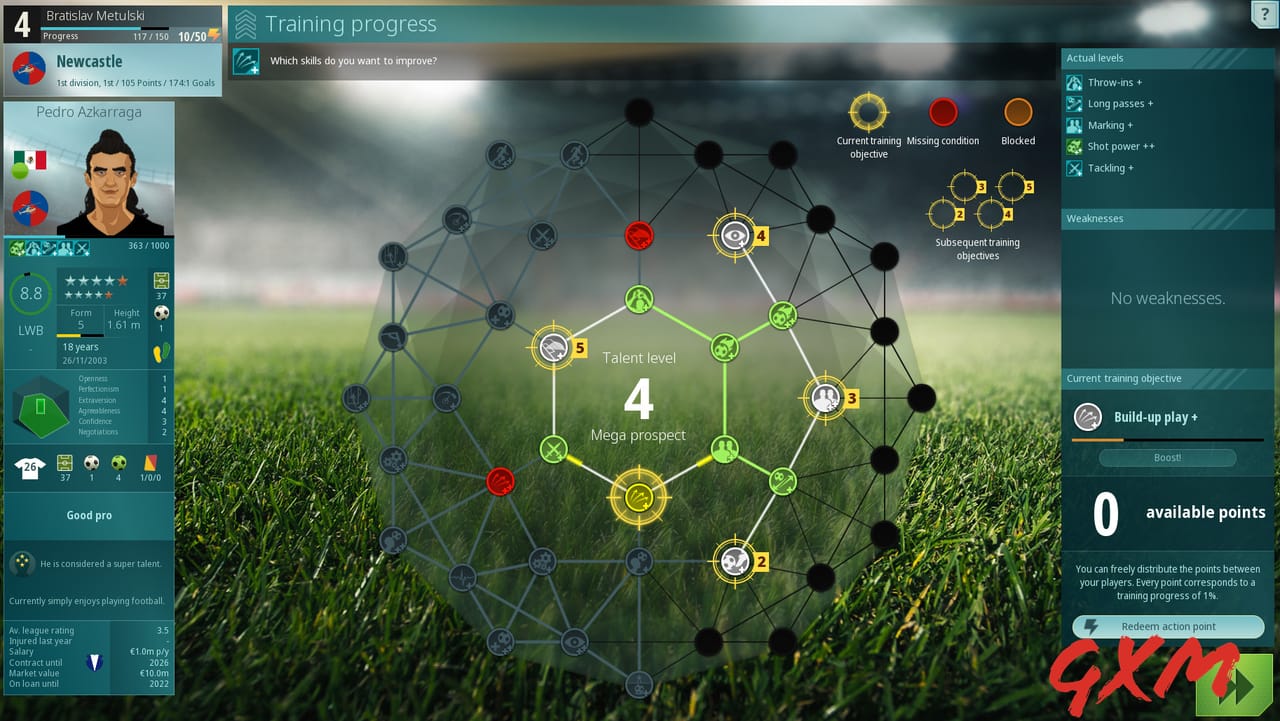Click the marking node labeled 3 in skill tree

click(x=826, y=398)
